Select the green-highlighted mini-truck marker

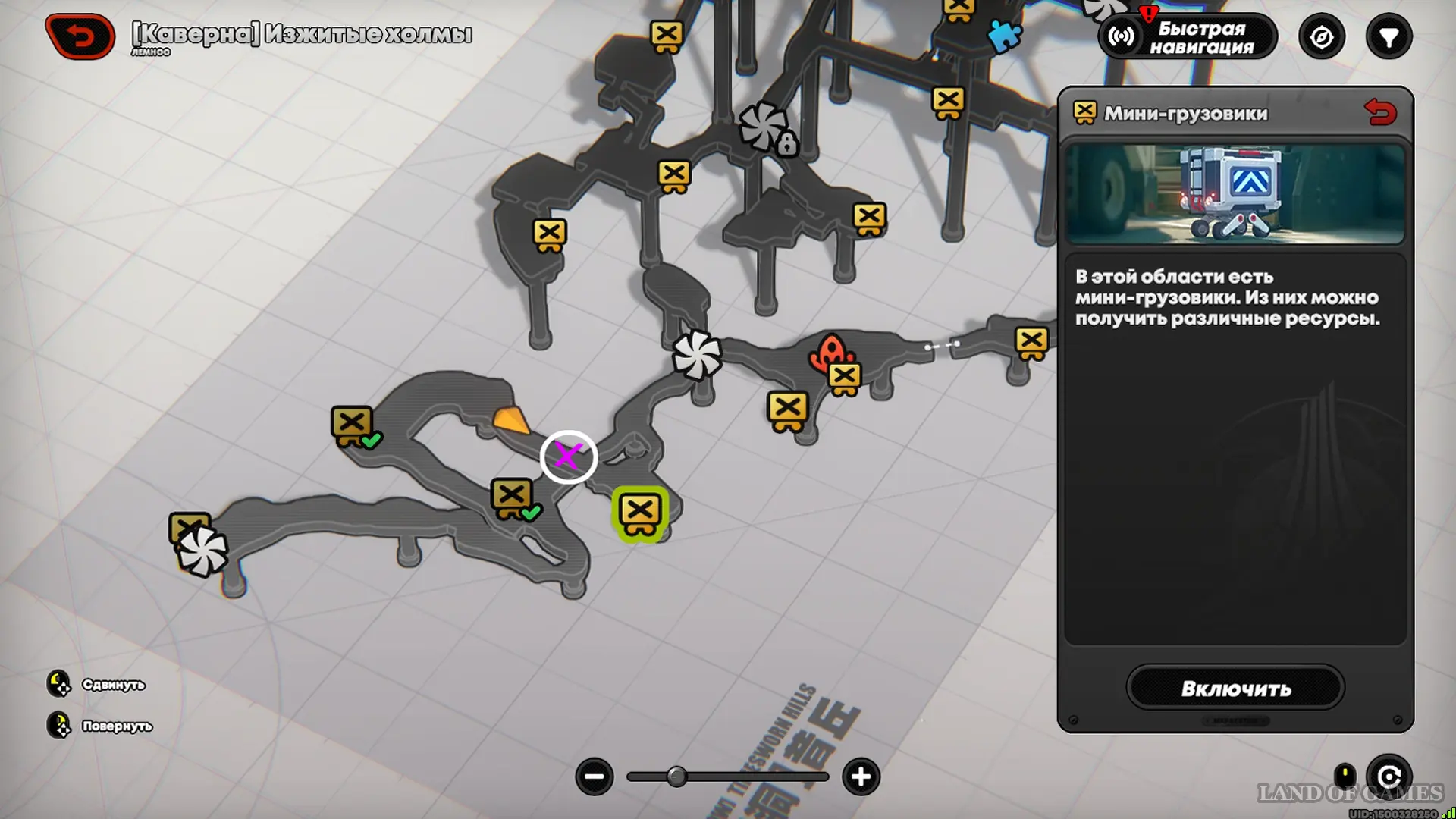coord(640,513)
